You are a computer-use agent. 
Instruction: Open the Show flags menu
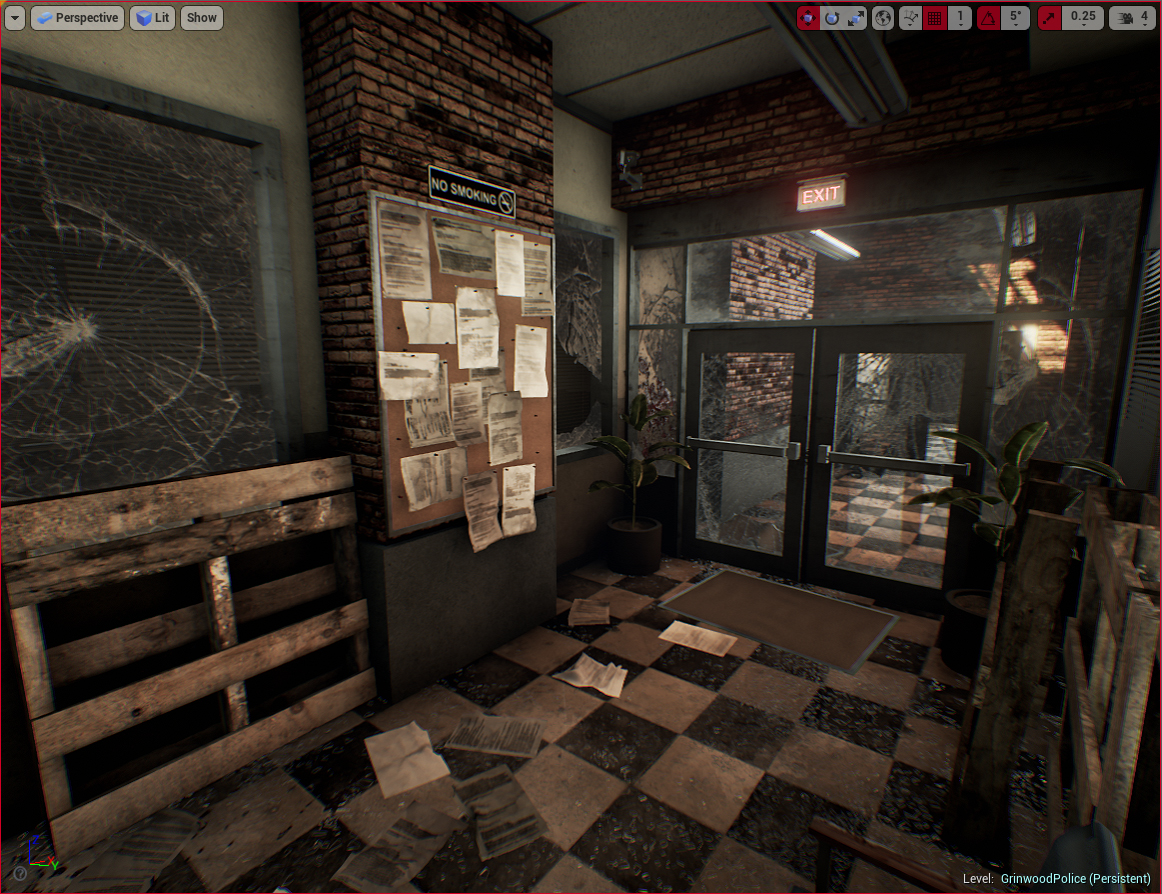(x=201, y=17)
